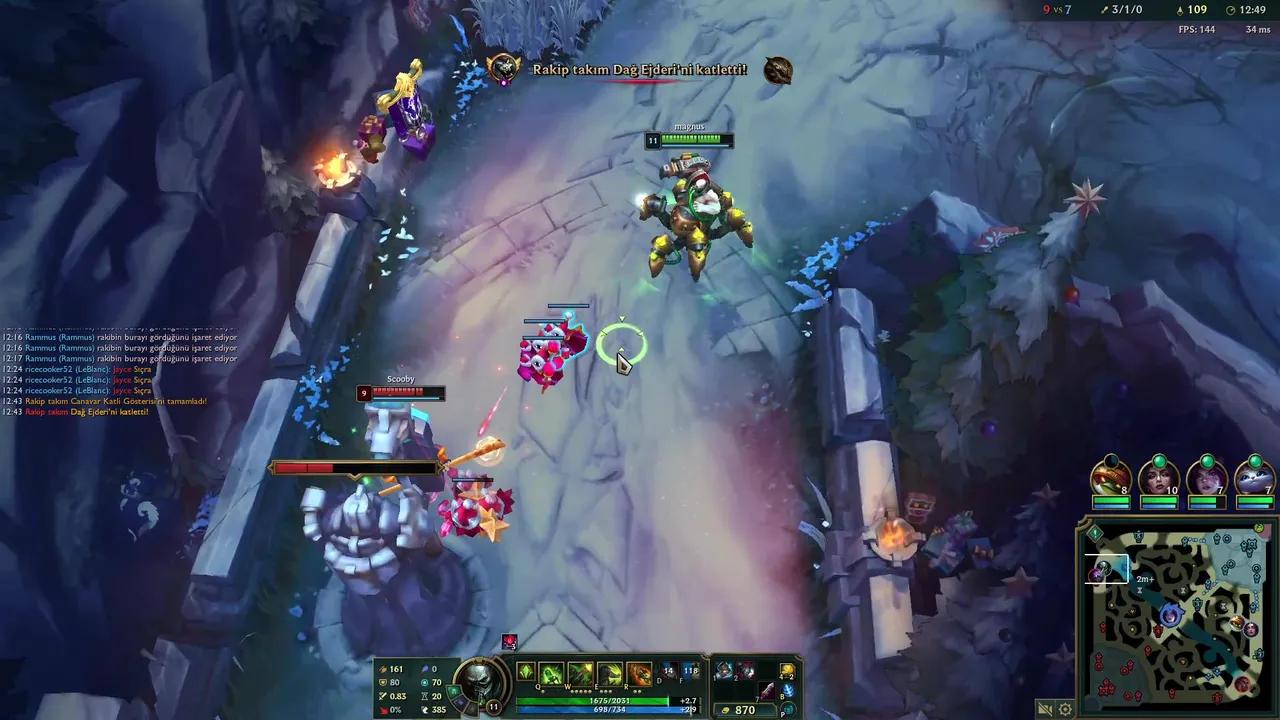Screen dimensions: 1280x720
Task: Open minimap options with the gear icon
Action: click(1065, 709)
